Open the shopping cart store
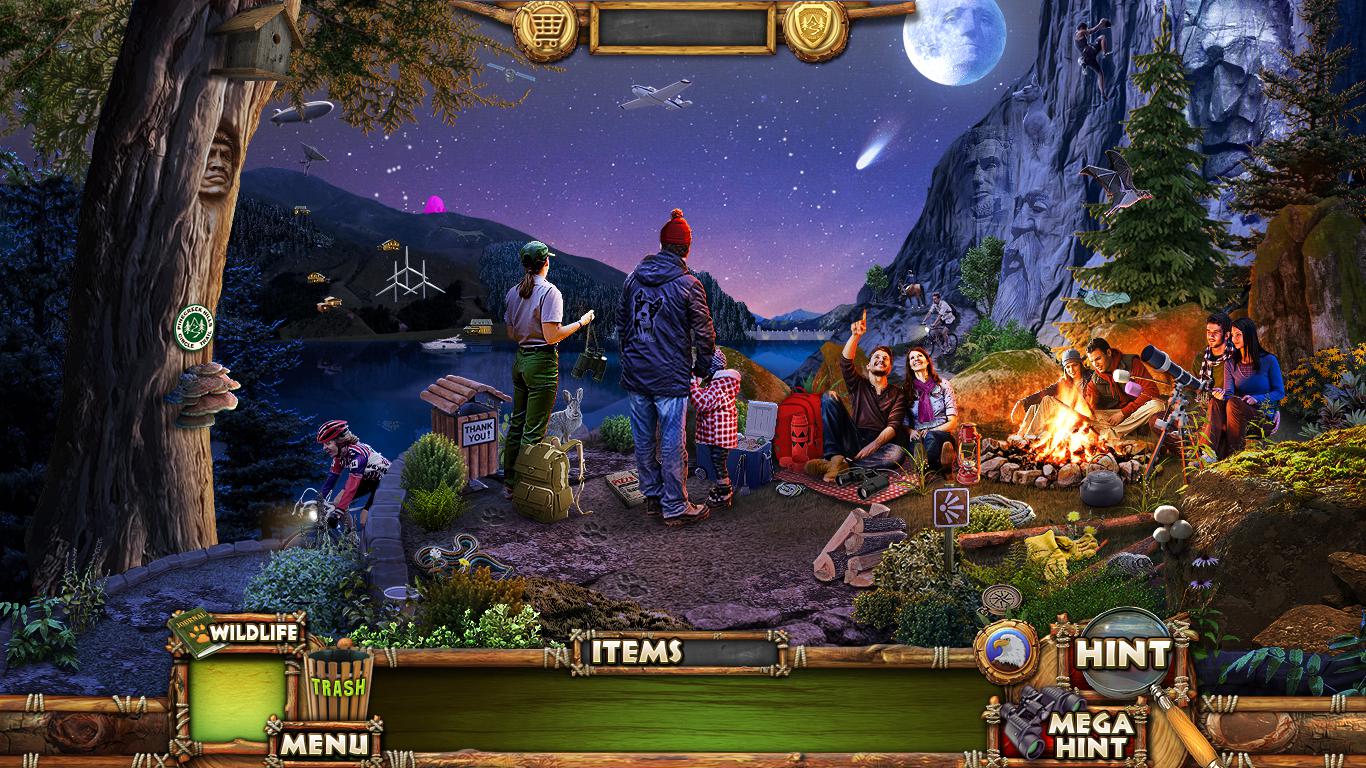 tap(545, 28)
